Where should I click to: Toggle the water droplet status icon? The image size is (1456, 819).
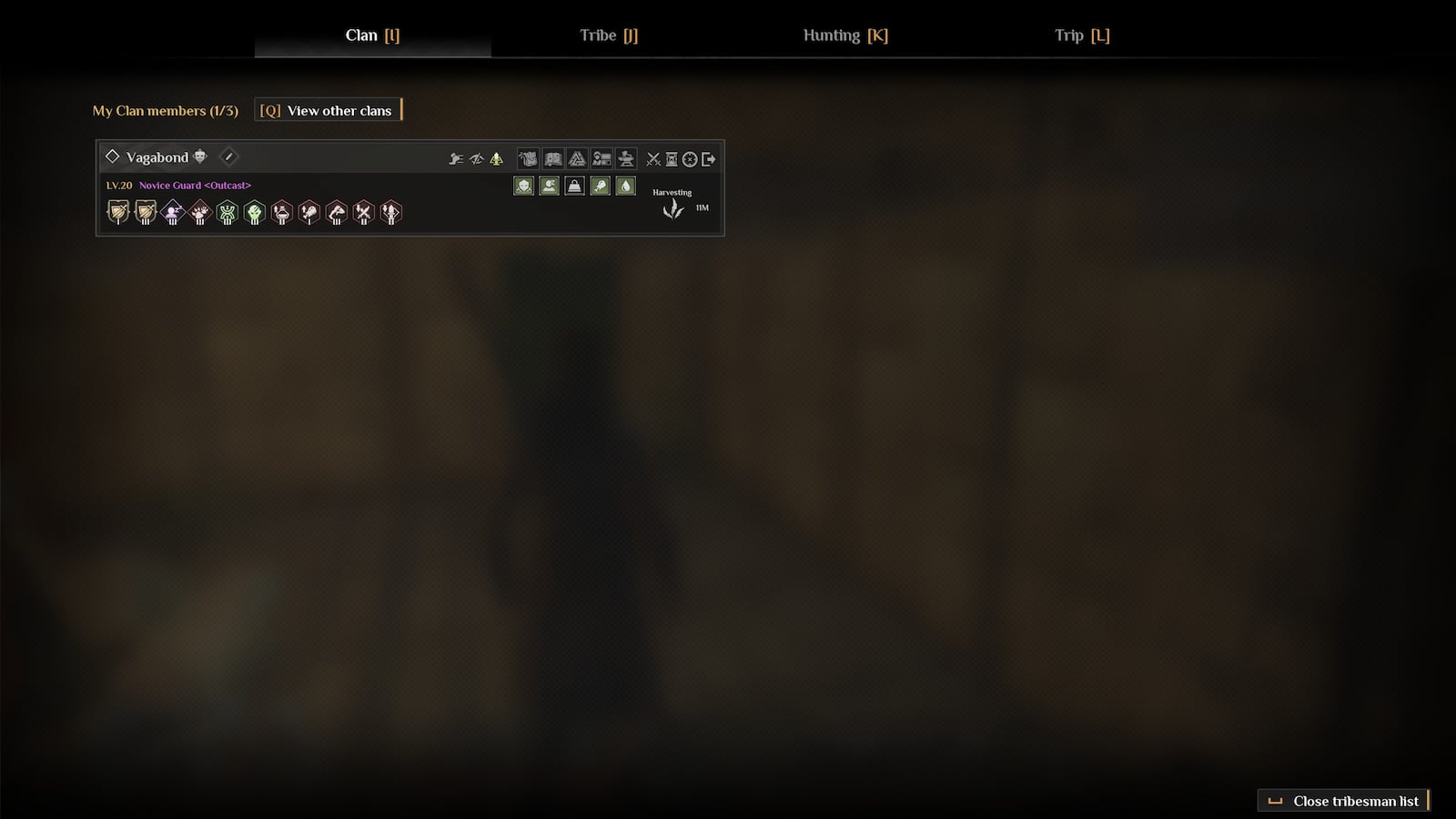point(625,187)
